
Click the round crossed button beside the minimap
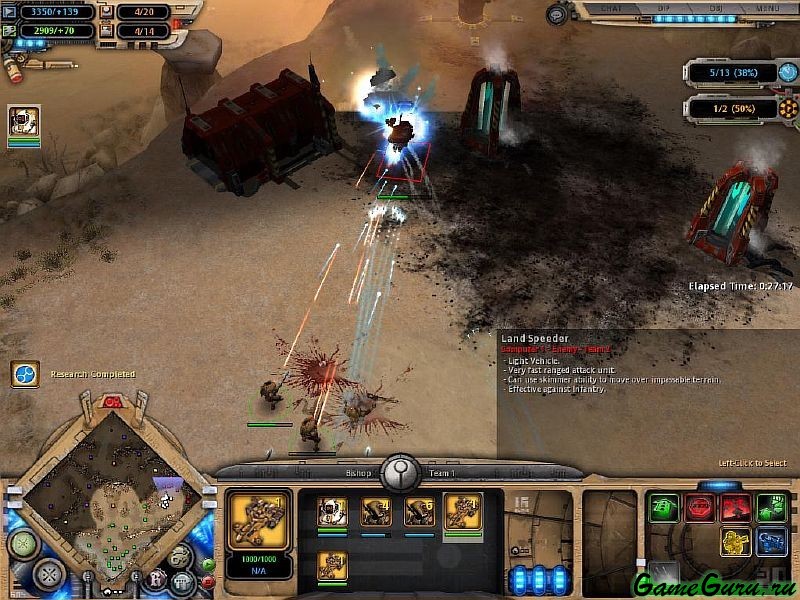click(48, 574)
